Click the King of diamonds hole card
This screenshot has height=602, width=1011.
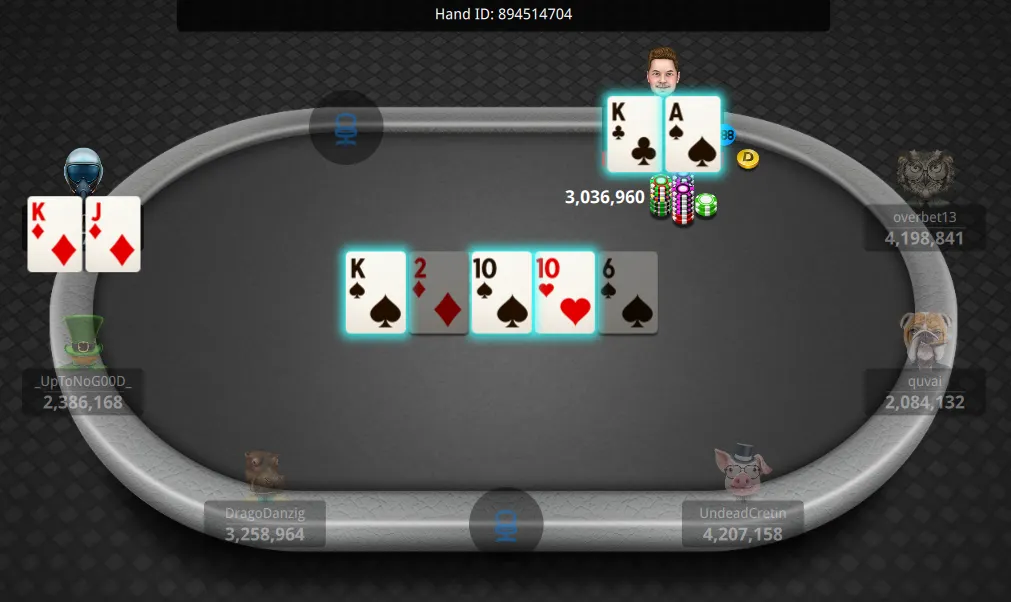[54, 234]
